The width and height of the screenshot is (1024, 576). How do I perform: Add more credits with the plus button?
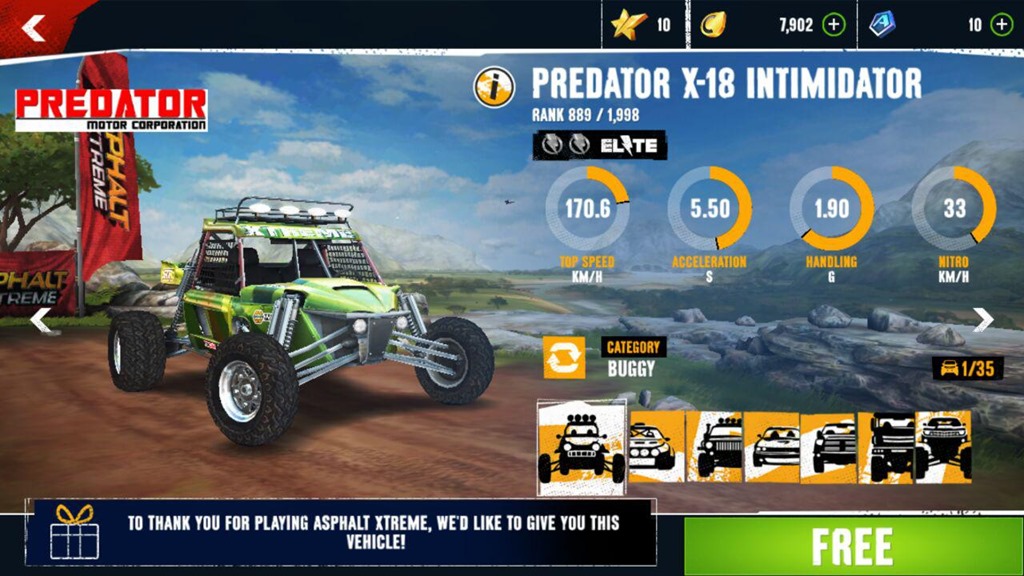click(833, 25)
